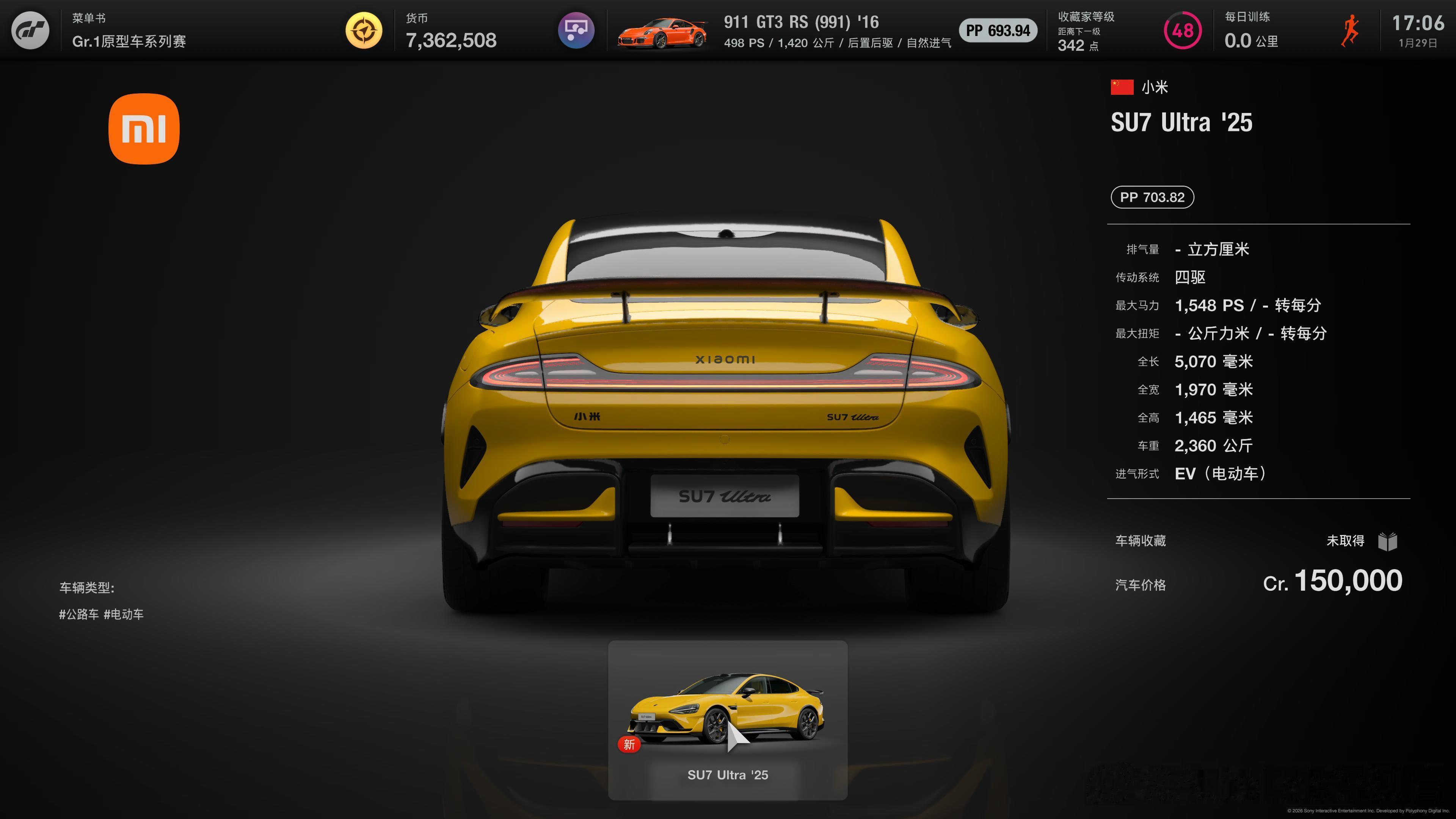Open the collector level 48 badge
The width and height of the screenshot is (1456, 819).
[x=1183, y=30]
